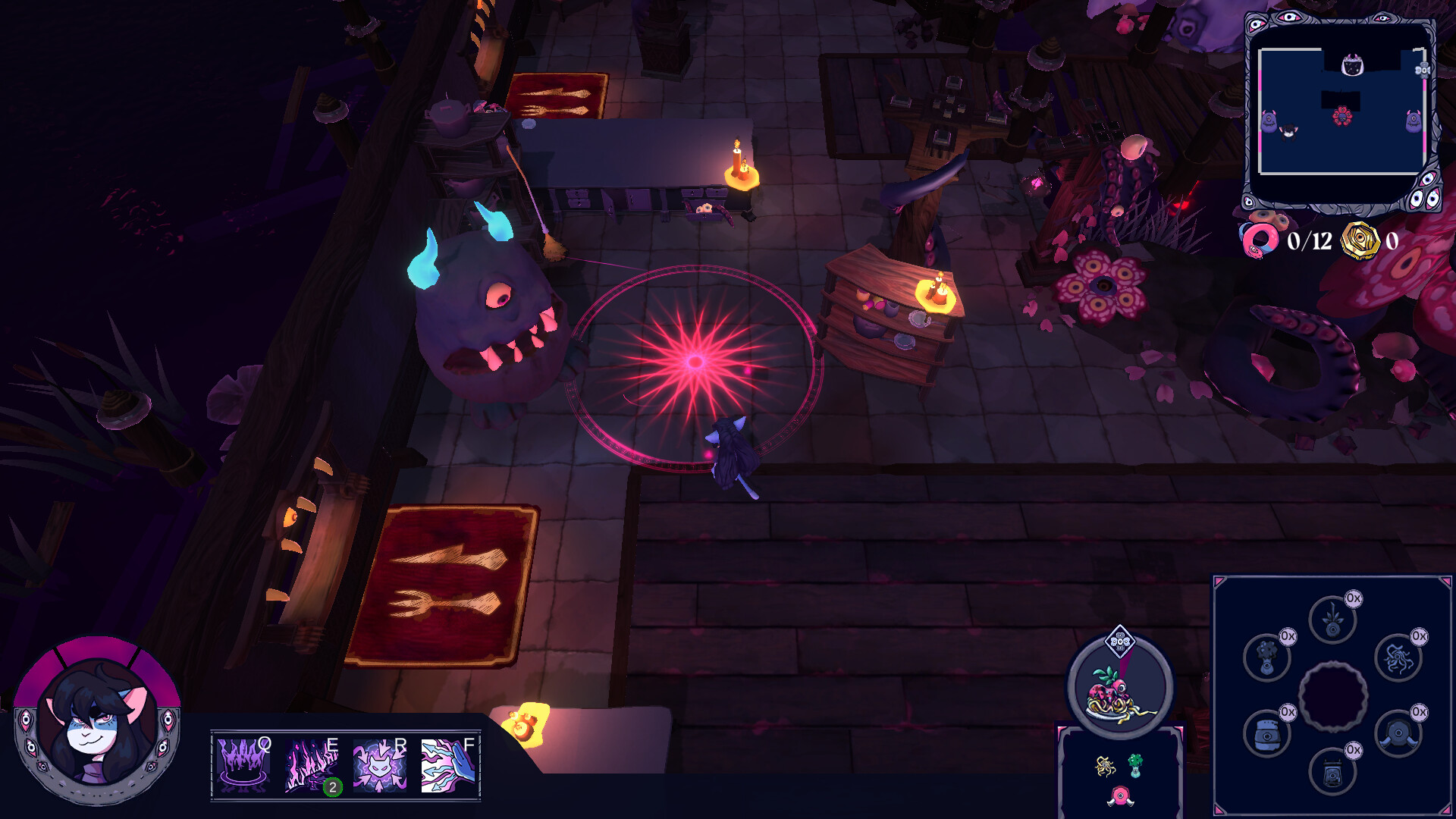This screenshot has width=1456, height=819.
Task: Select the horned eyeball ingredient slot
Action: pos(1398,733)
